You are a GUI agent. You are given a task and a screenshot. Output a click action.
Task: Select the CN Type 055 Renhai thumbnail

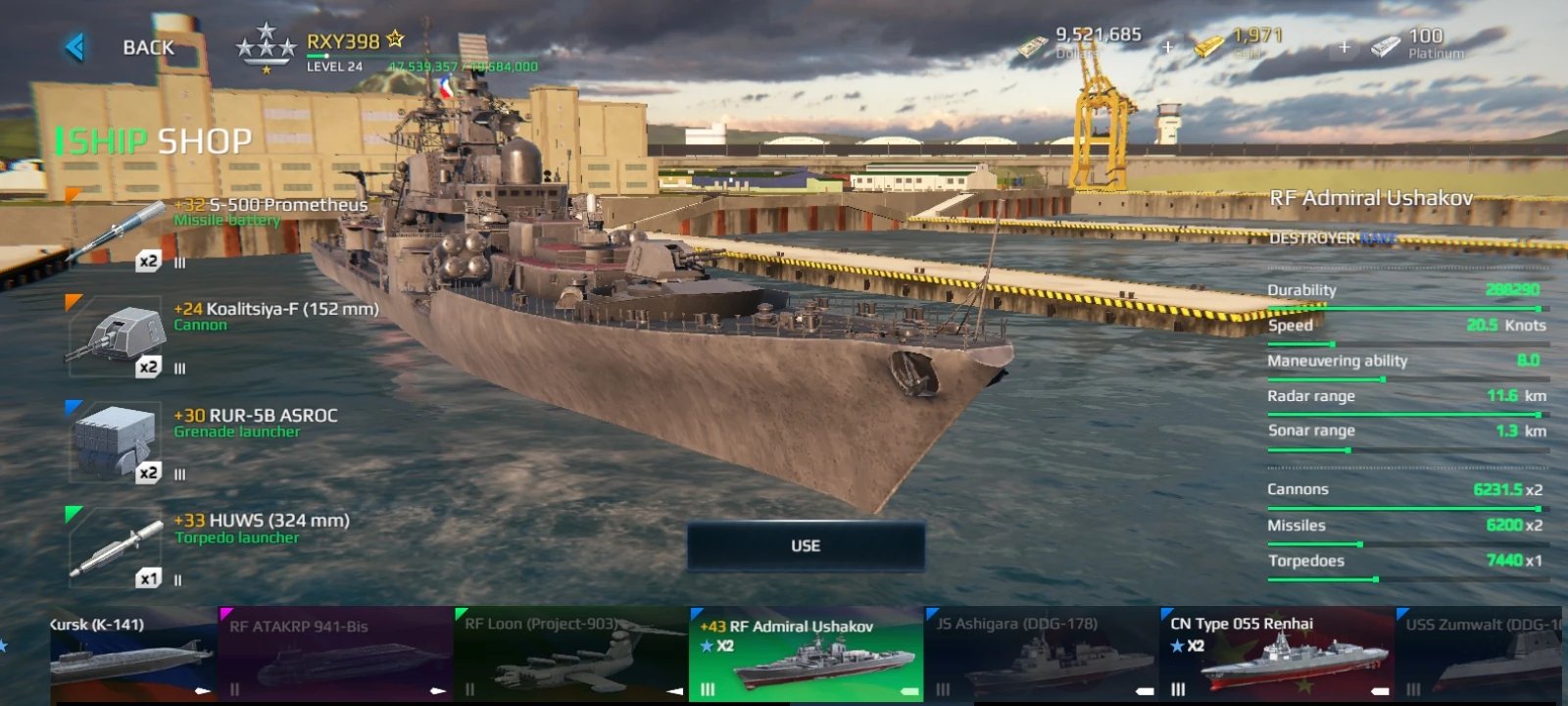point(1276,654)
